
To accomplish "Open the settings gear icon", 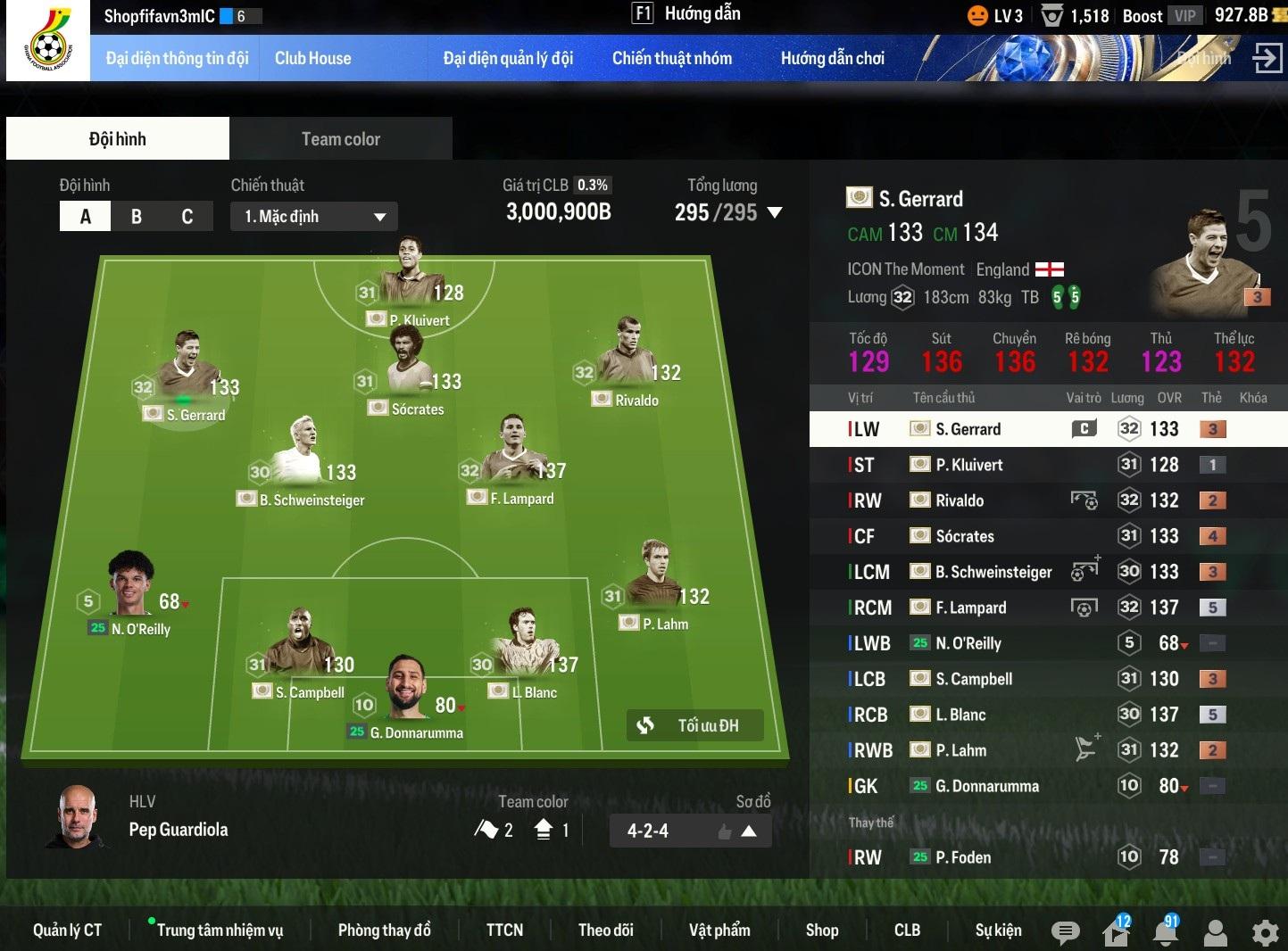I will 1265,932.
